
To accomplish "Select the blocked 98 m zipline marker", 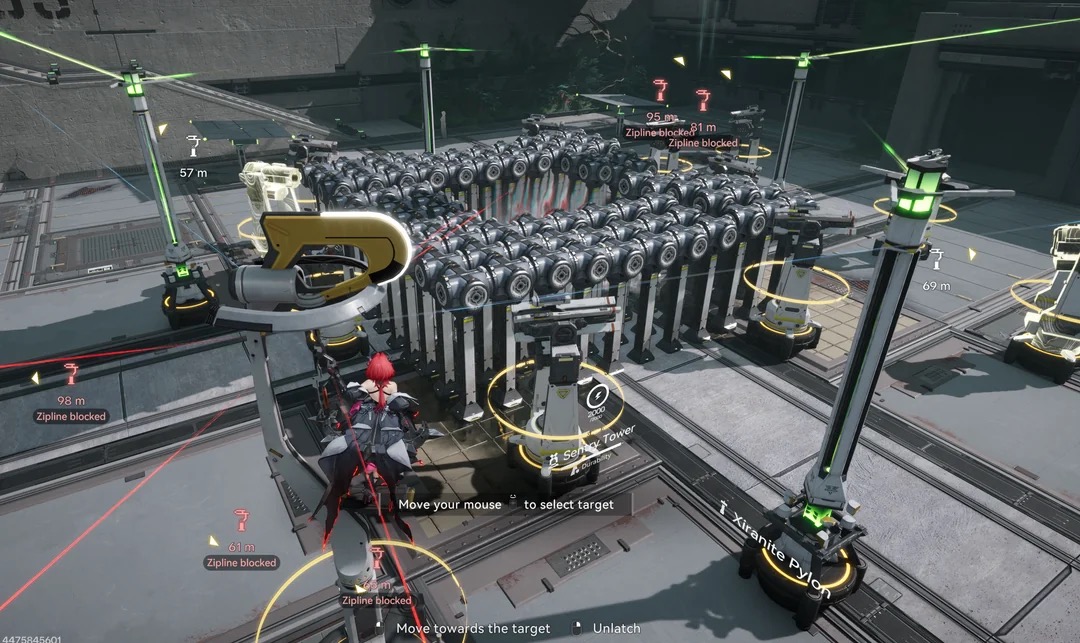I will coord(71,376).
